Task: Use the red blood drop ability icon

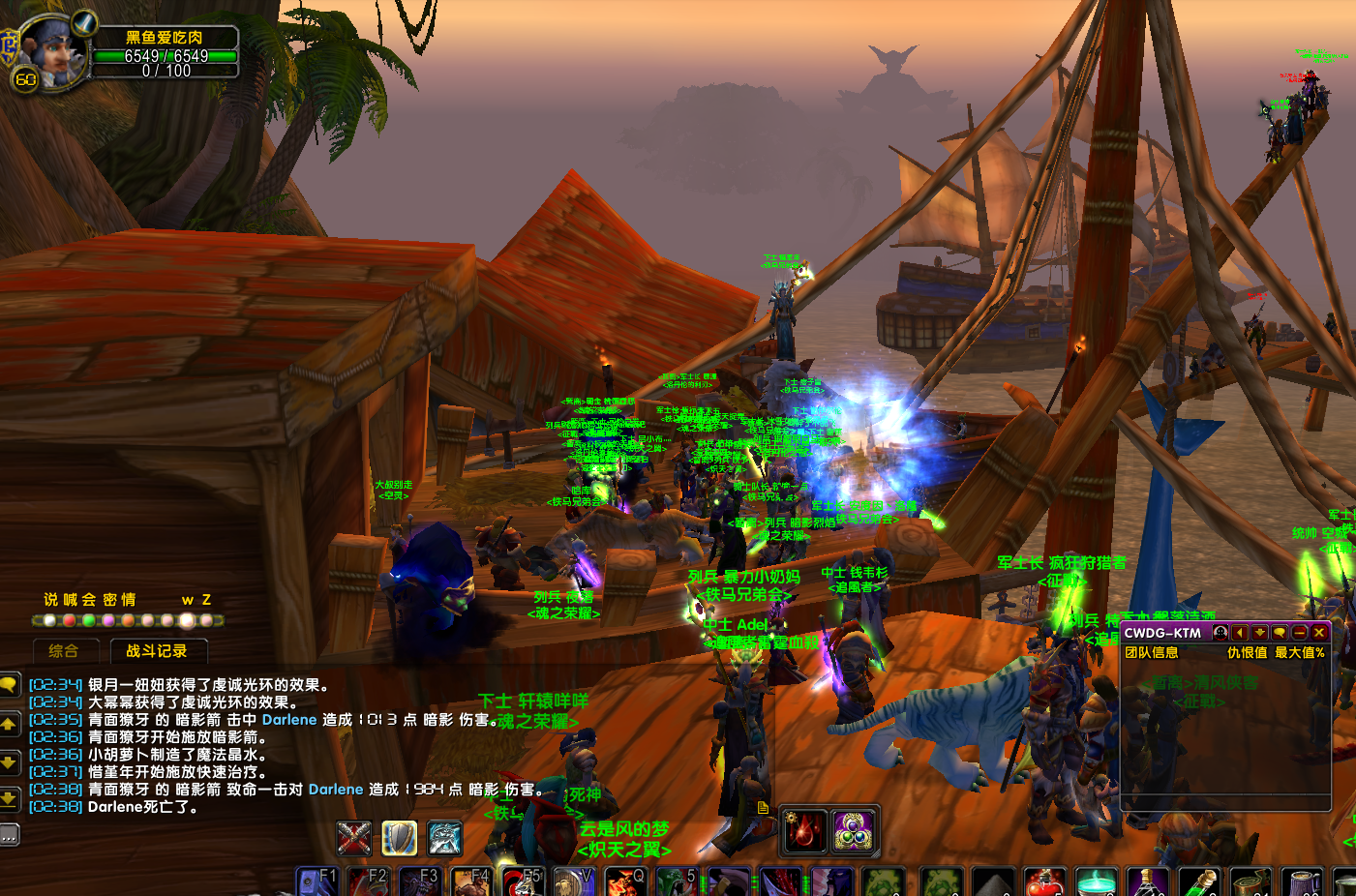Action: 805,830
